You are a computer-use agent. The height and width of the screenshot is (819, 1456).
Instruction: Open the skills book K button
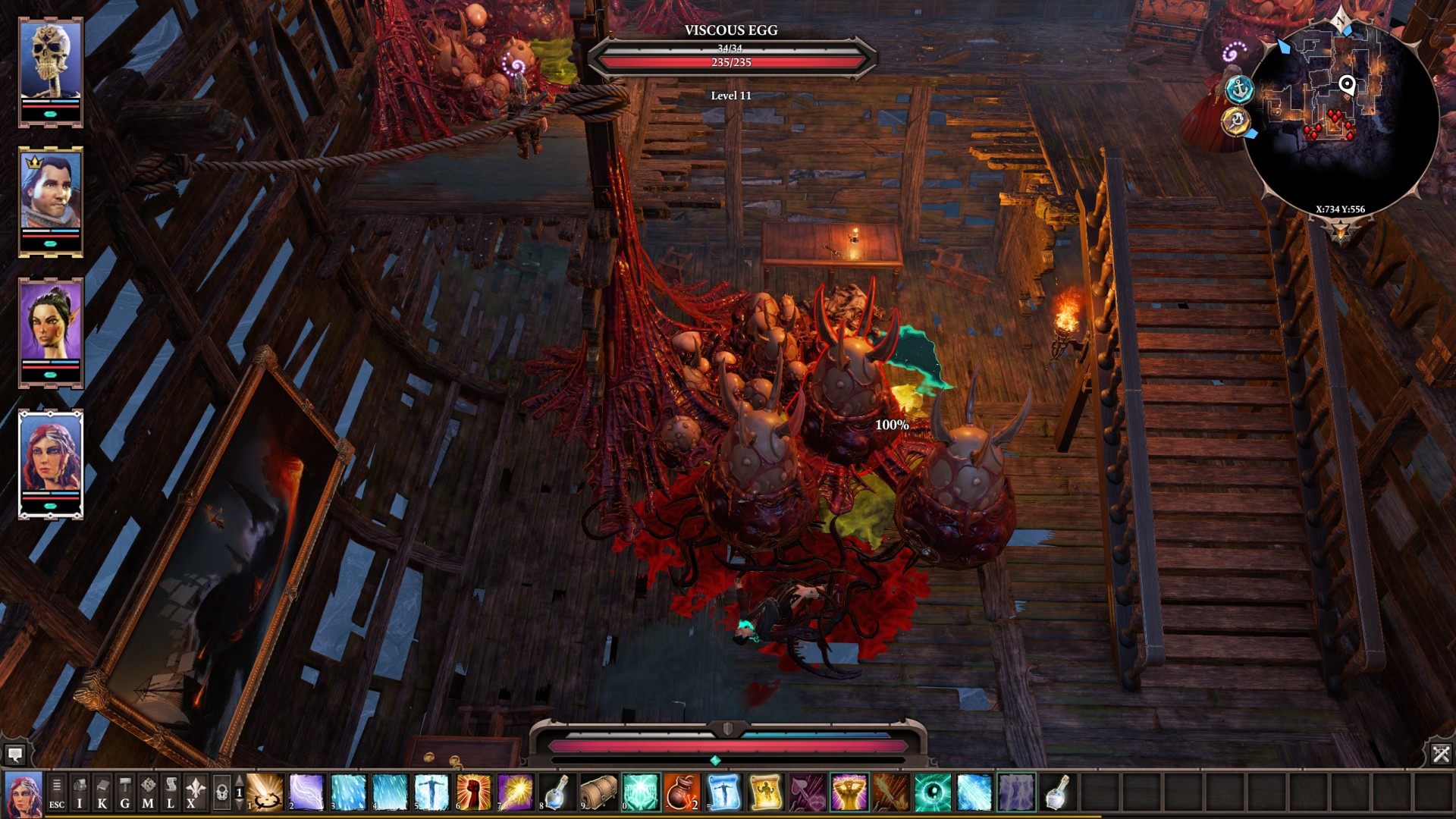click(x=102, y=792)
